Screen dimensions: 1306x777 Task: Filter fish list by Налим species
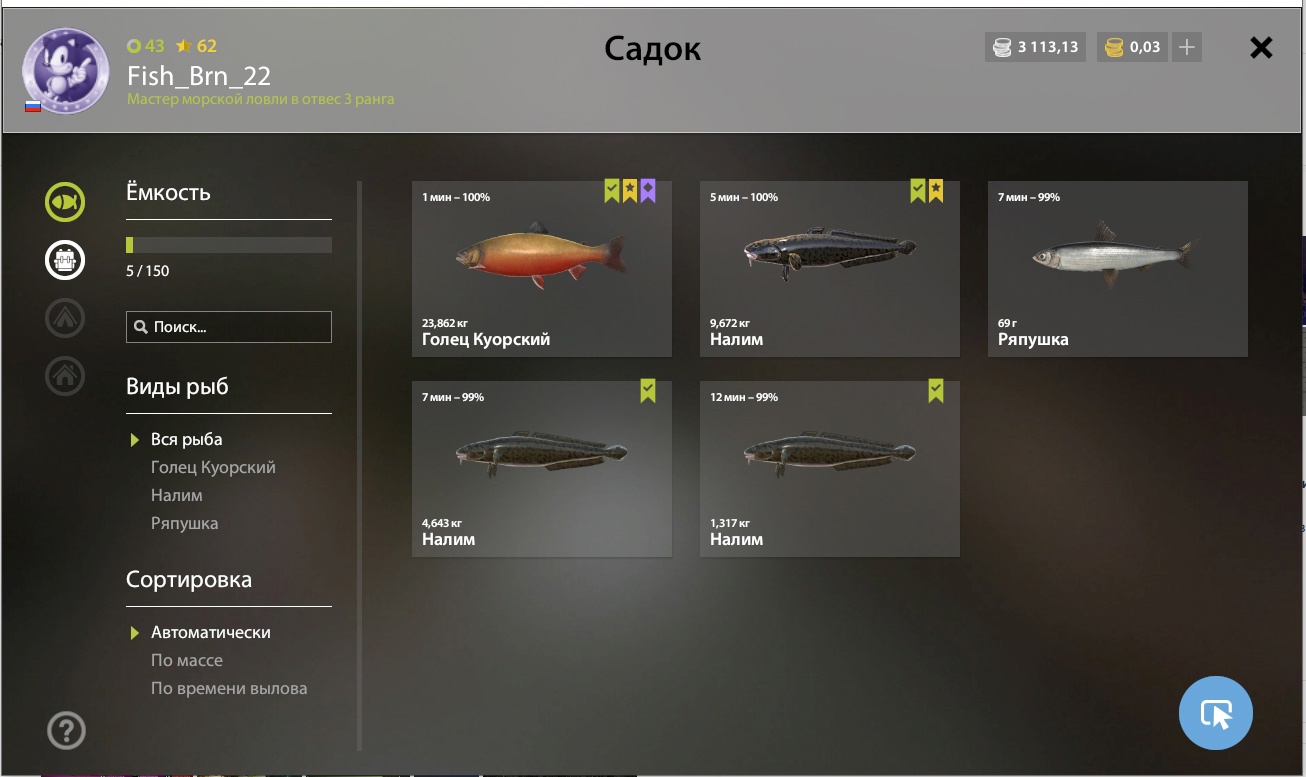(x=177, y=495)
